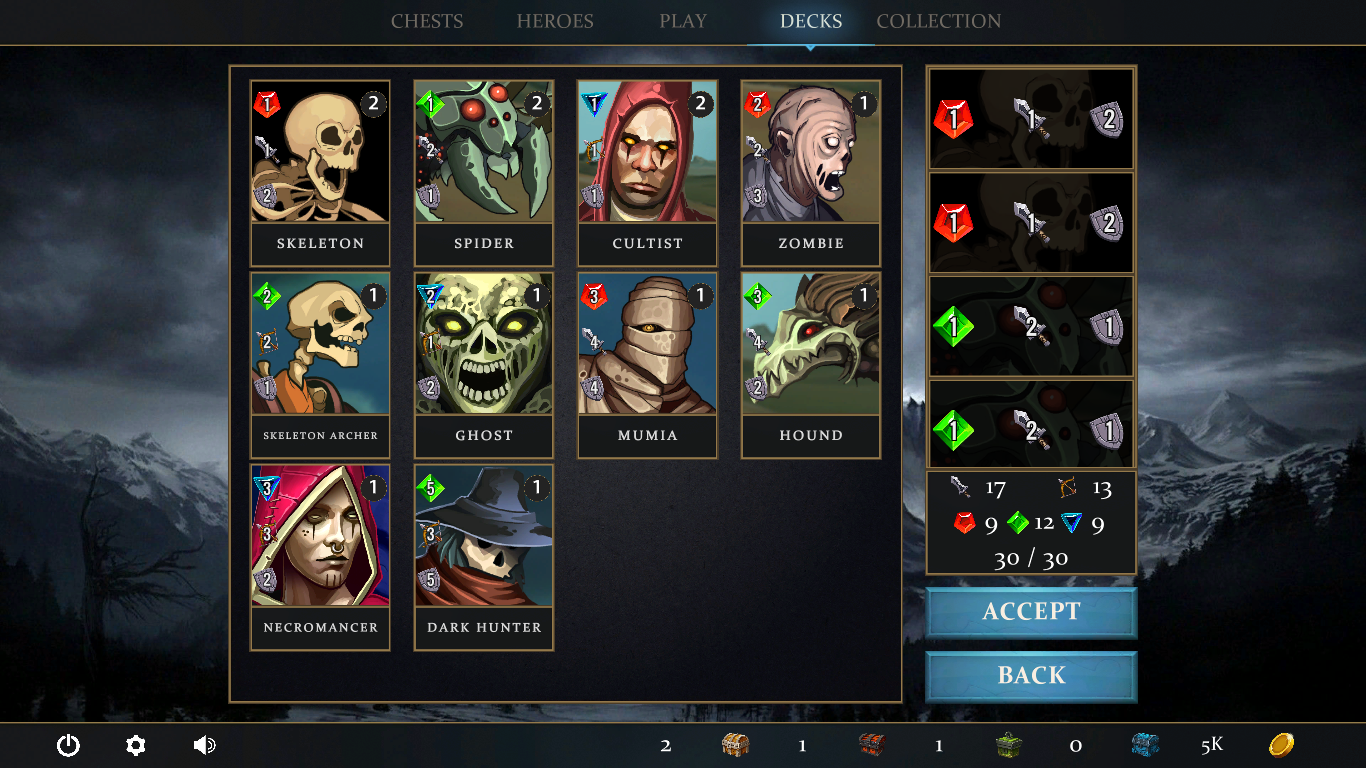This screenshot has width=1366, height=768.
Task: Click the power button in bottom left
Action: point(68,745)
